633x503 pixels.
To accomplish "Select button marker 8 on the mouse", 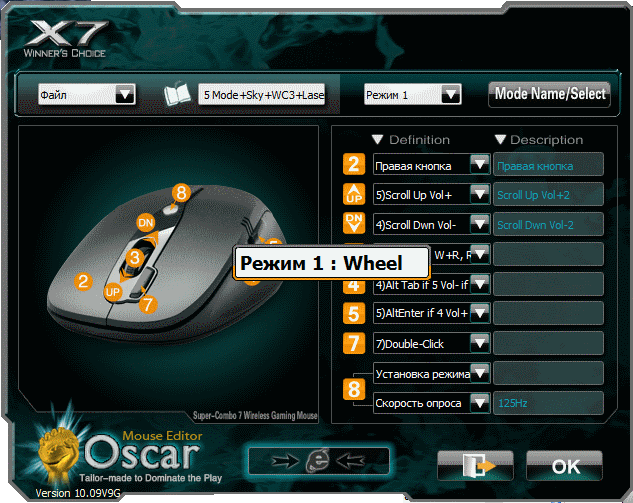I will (x=180, y=191).
